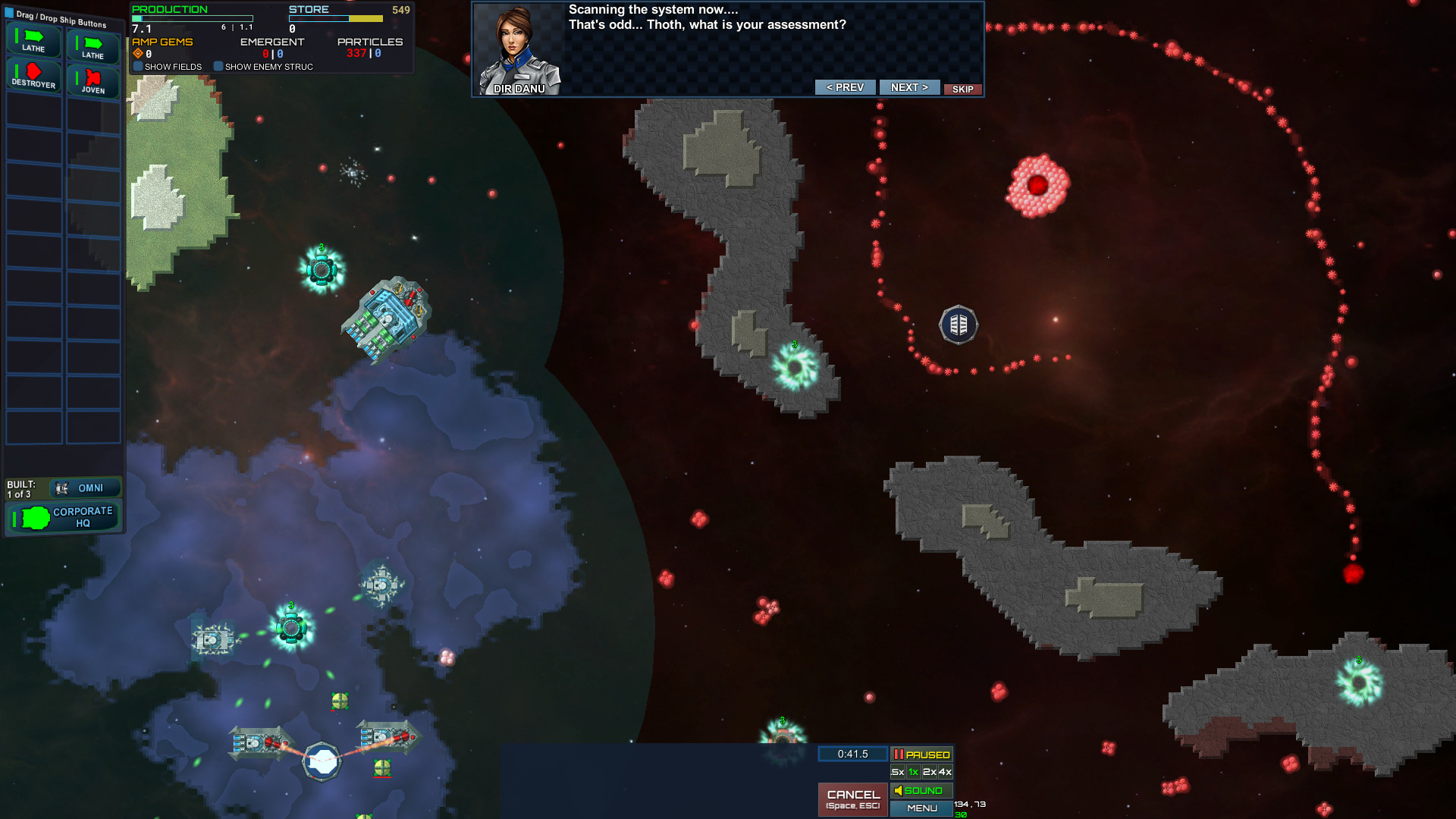Open the MENU
1456x819 pixels.
[922, 808]
